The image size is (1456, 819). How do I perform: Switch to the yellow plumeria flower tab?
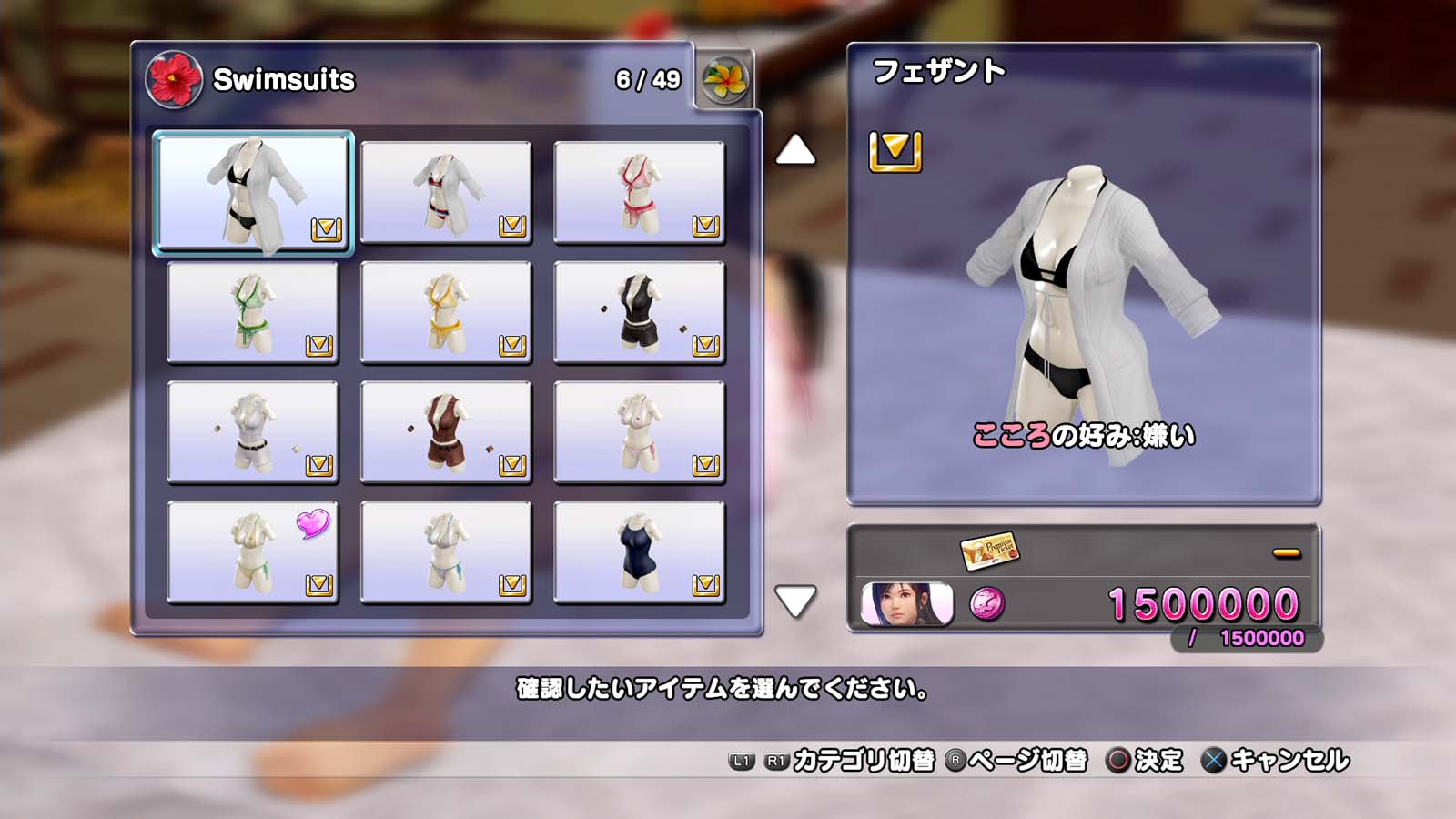725,80
